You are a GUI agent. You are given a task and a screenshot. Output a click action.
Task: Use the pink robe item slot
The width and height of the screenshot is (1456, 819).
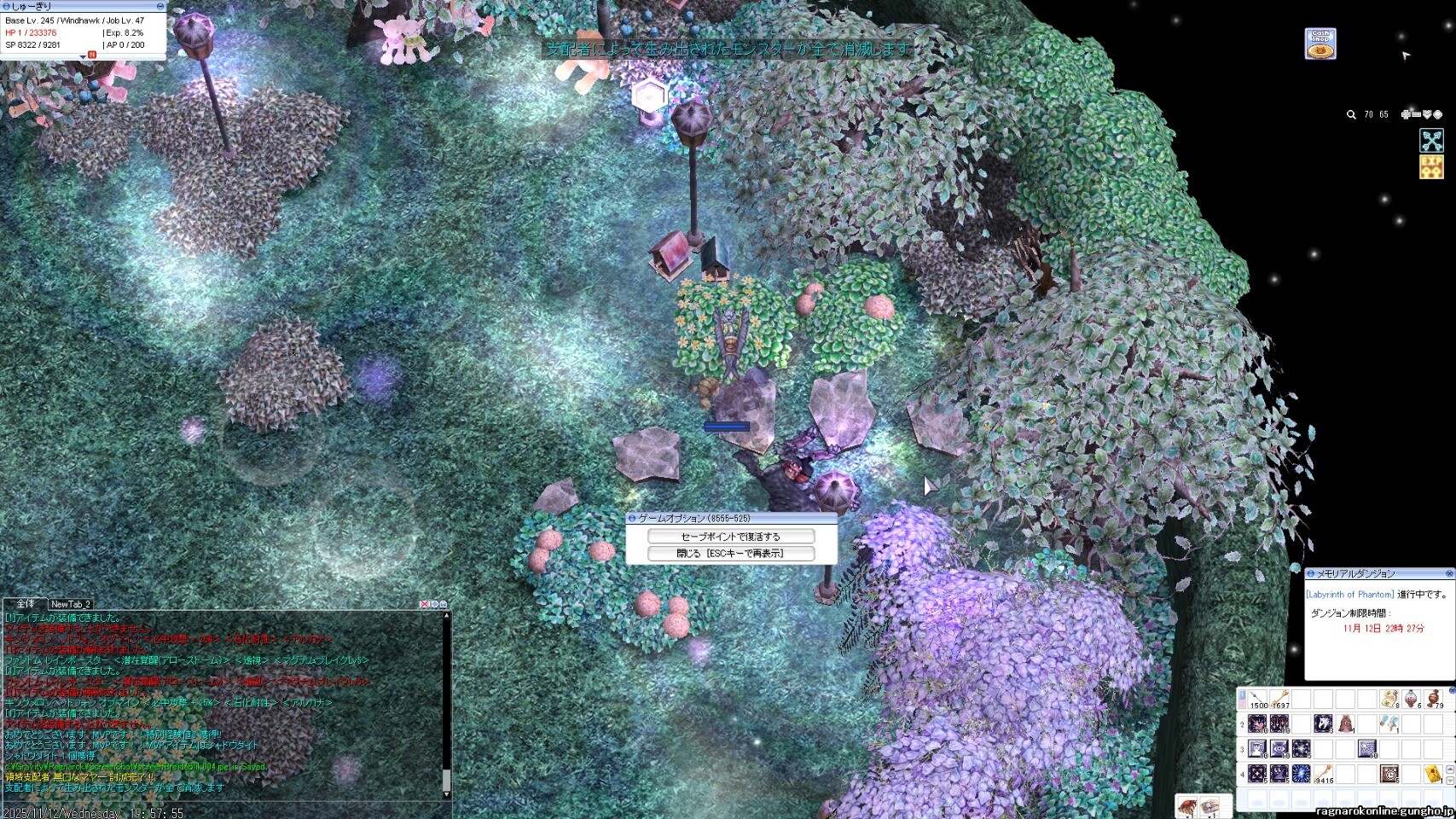pos(1345,724)
